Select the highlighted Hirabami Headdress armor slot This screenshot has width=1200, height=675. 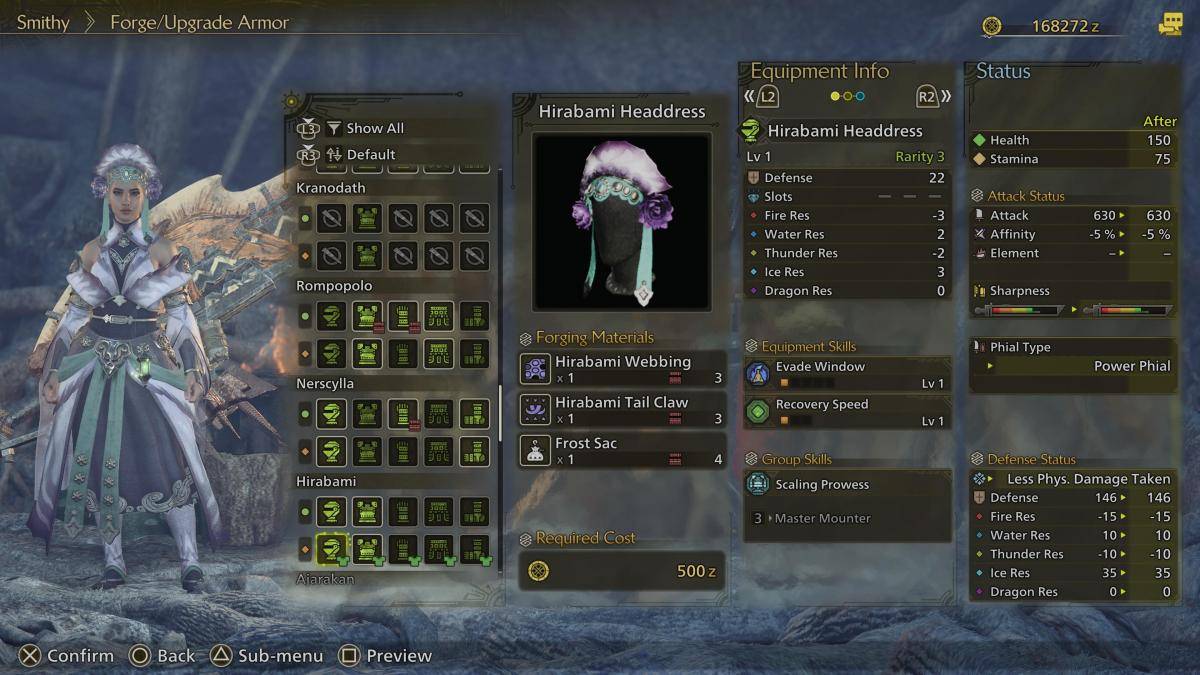click(x=332, y=548)
